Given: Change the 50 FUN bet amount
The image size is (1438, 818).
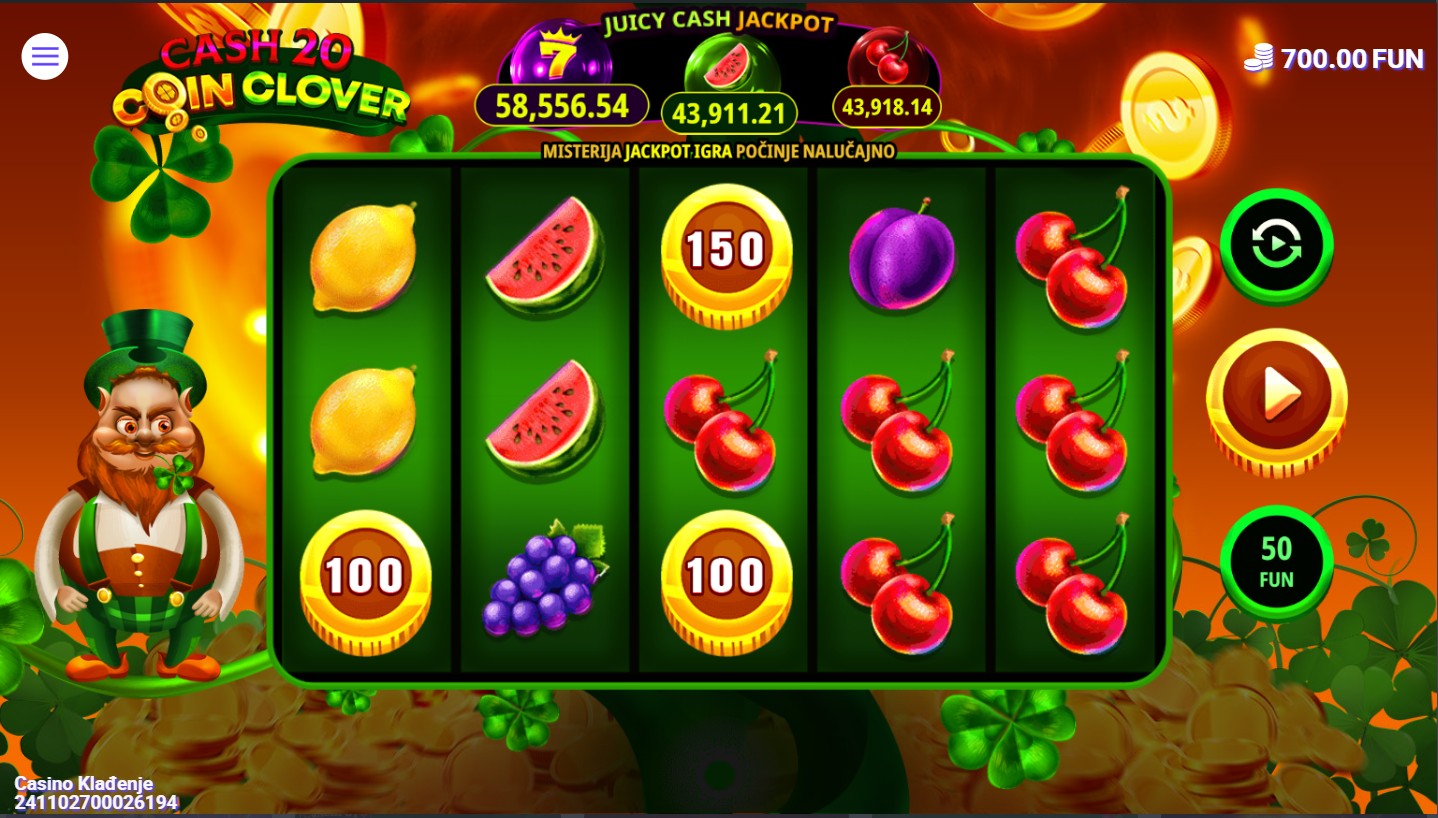Looking at the screenshot, I should pos(1276,562).
